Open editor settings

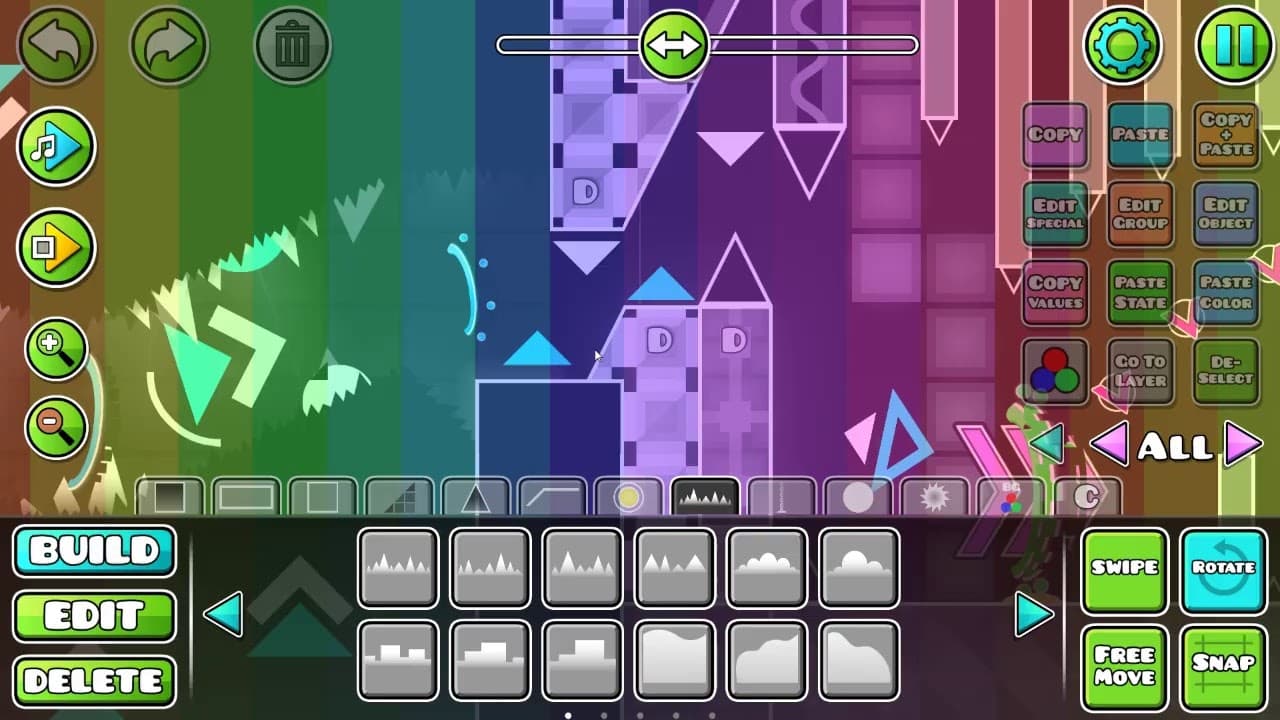click(1124, 46)
